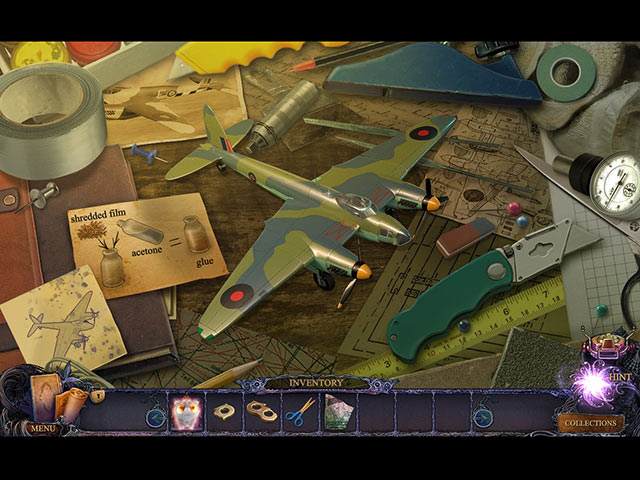640x480 pixels.
Task: Click the Inventory label plaque
Action: 317,382
